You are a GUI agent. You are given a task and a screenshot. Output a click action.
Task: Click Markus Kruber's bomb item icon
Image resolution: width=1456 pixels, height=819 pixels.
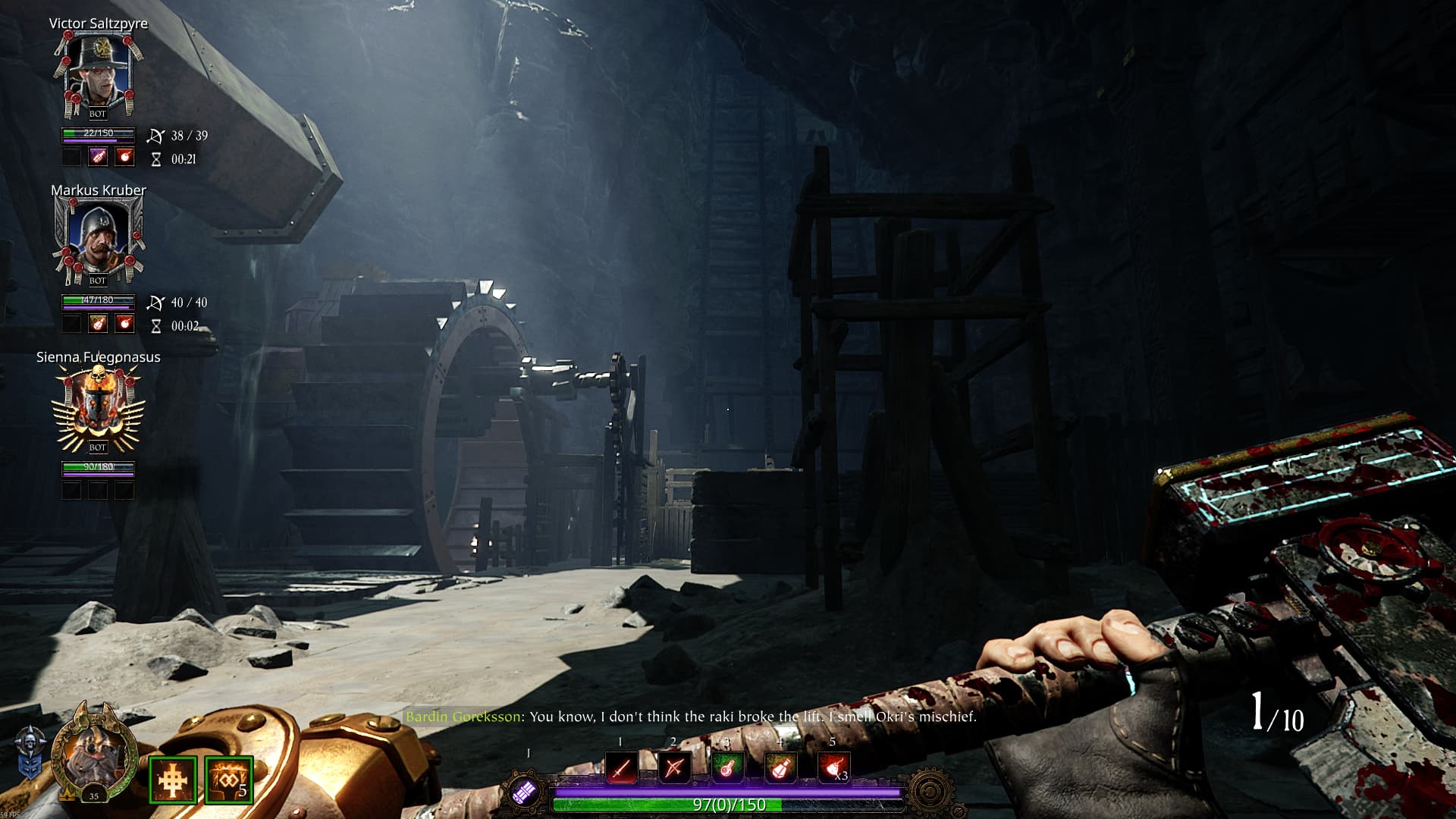coord(124,324)
